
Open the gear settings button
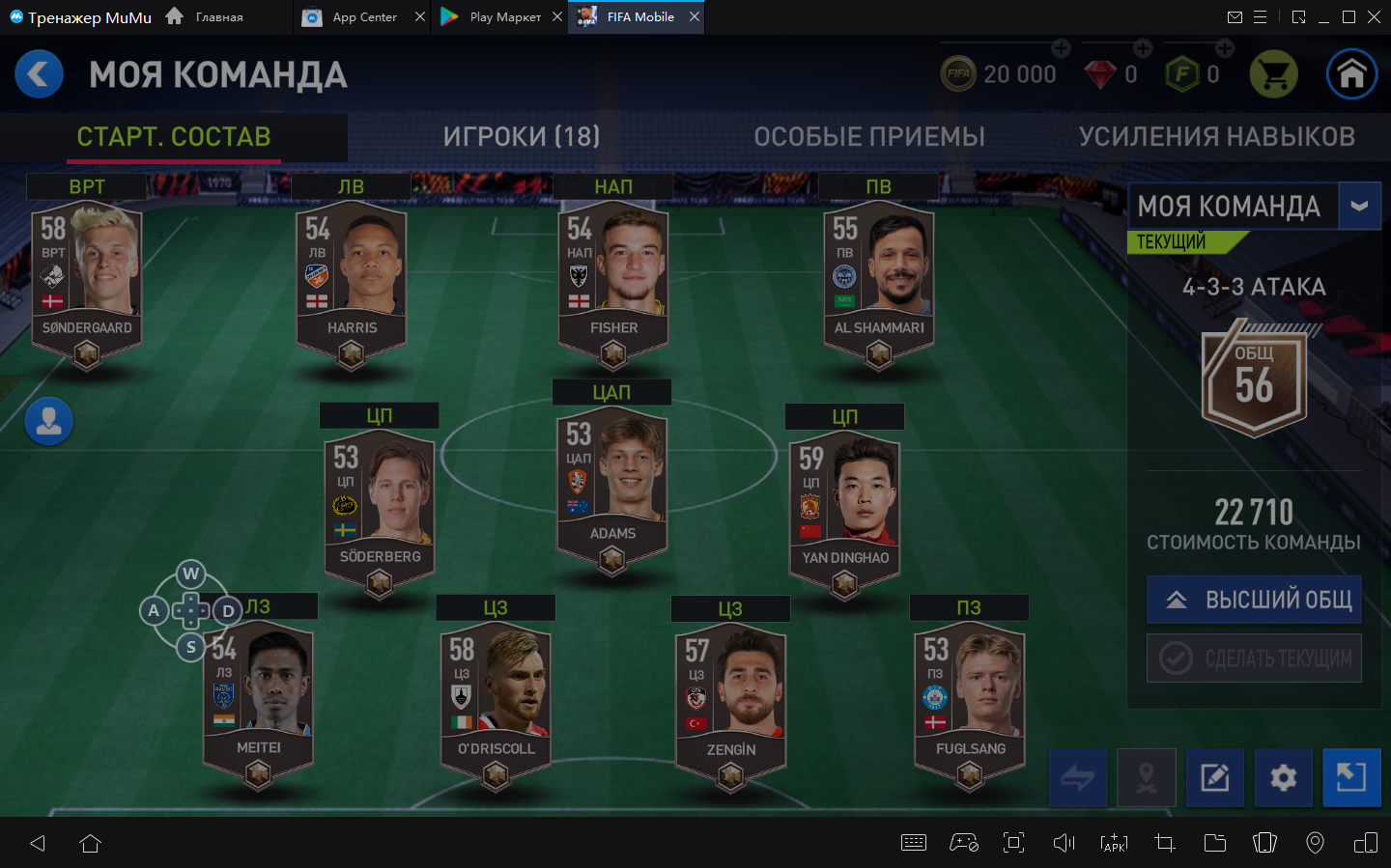coord(1283,777)
